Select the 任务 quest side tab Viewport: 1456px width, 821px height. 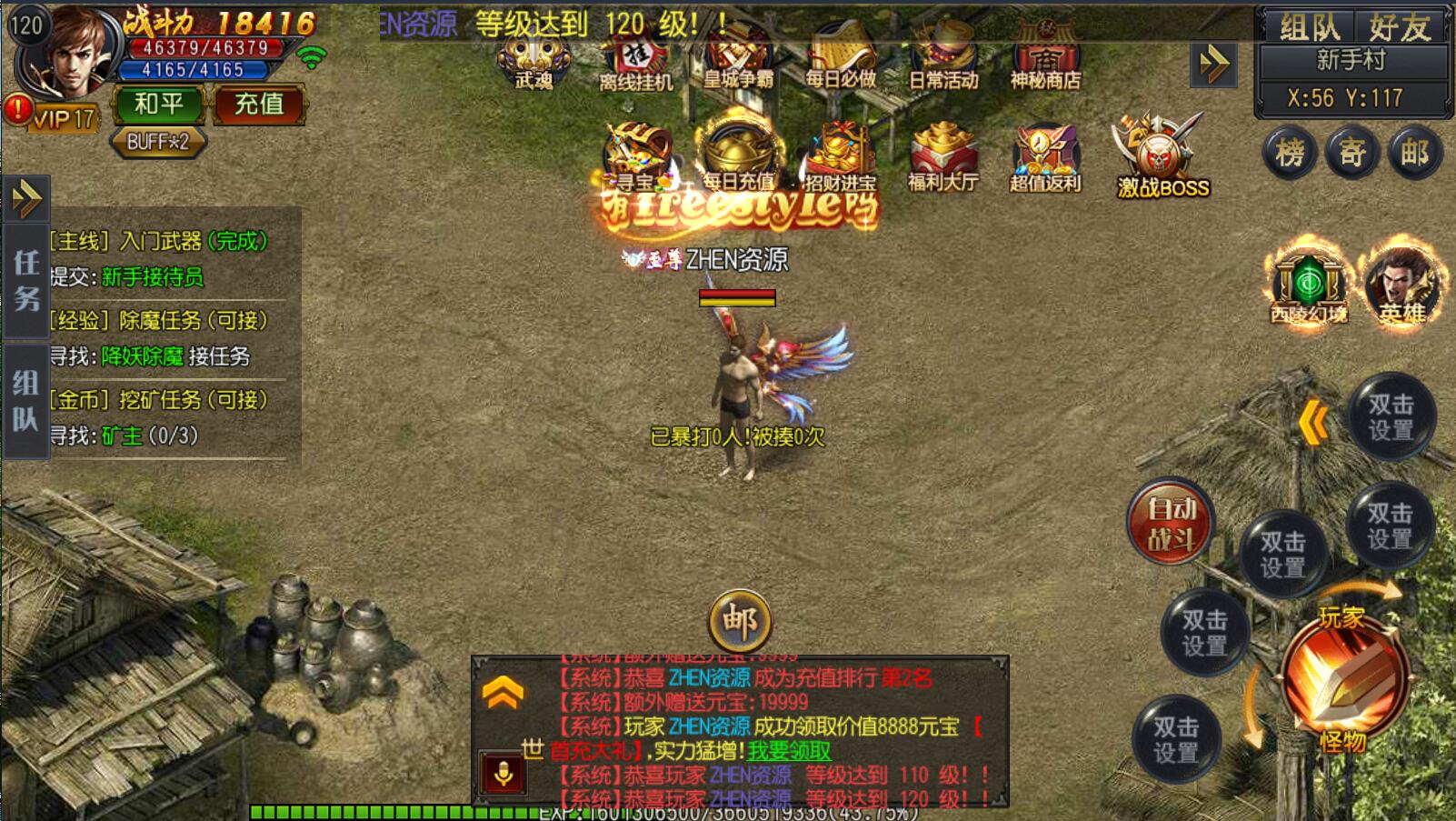25,280
